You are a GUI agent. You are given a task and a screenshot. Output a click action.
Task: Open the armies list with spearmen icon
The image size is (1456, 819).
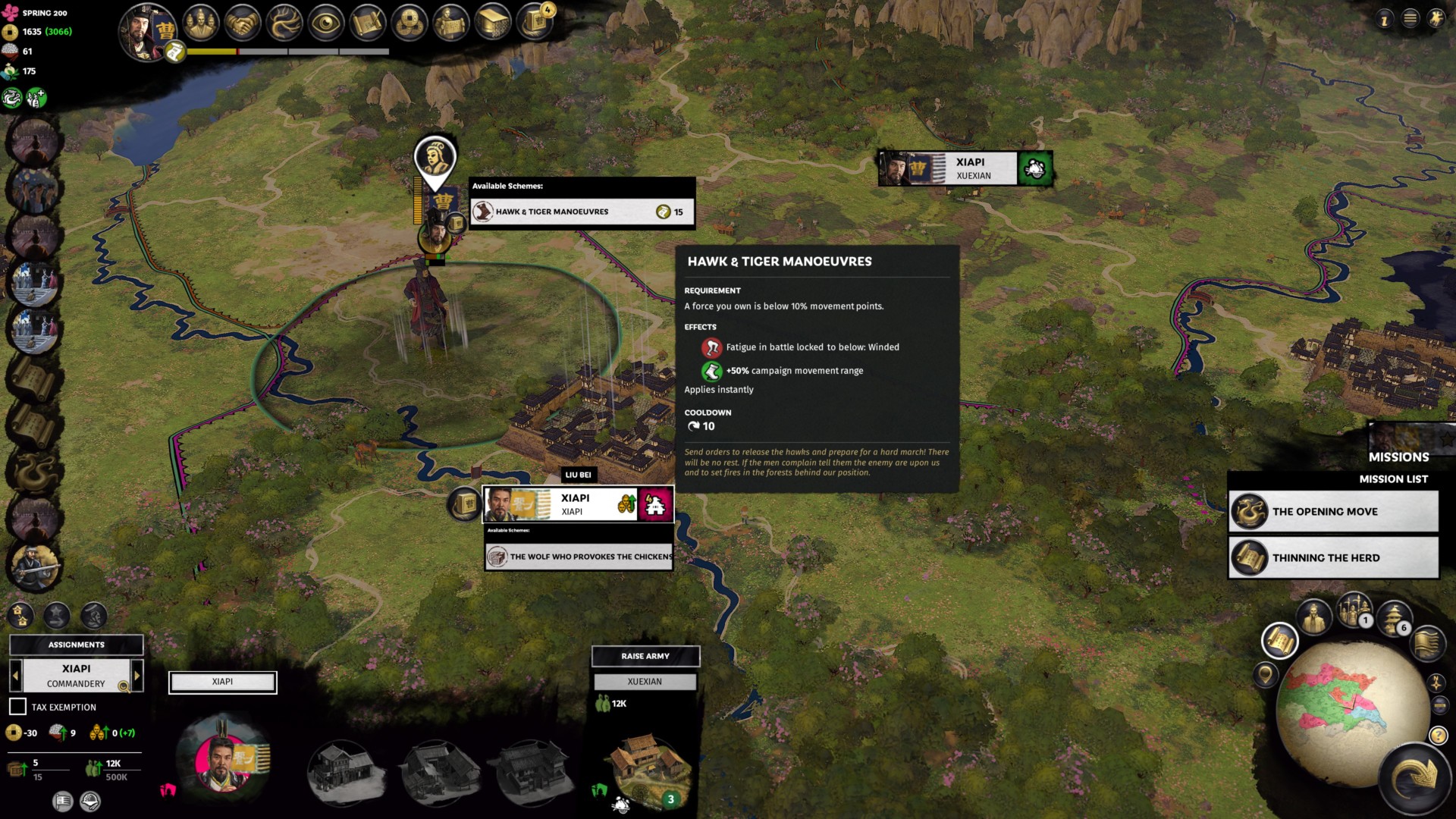click(1354, 610)
